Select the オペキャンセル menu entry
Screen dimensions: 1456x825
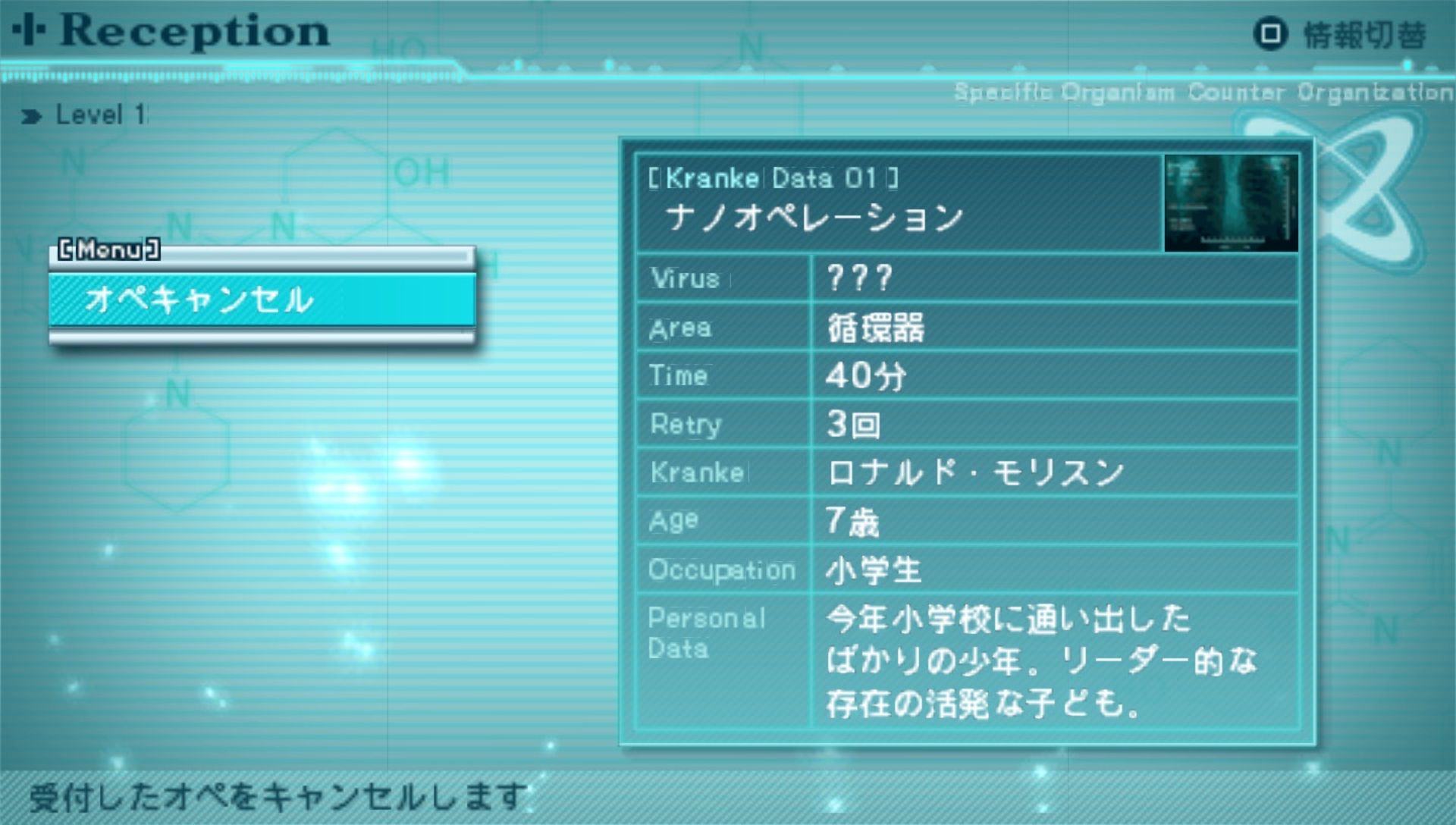point(262,300)
